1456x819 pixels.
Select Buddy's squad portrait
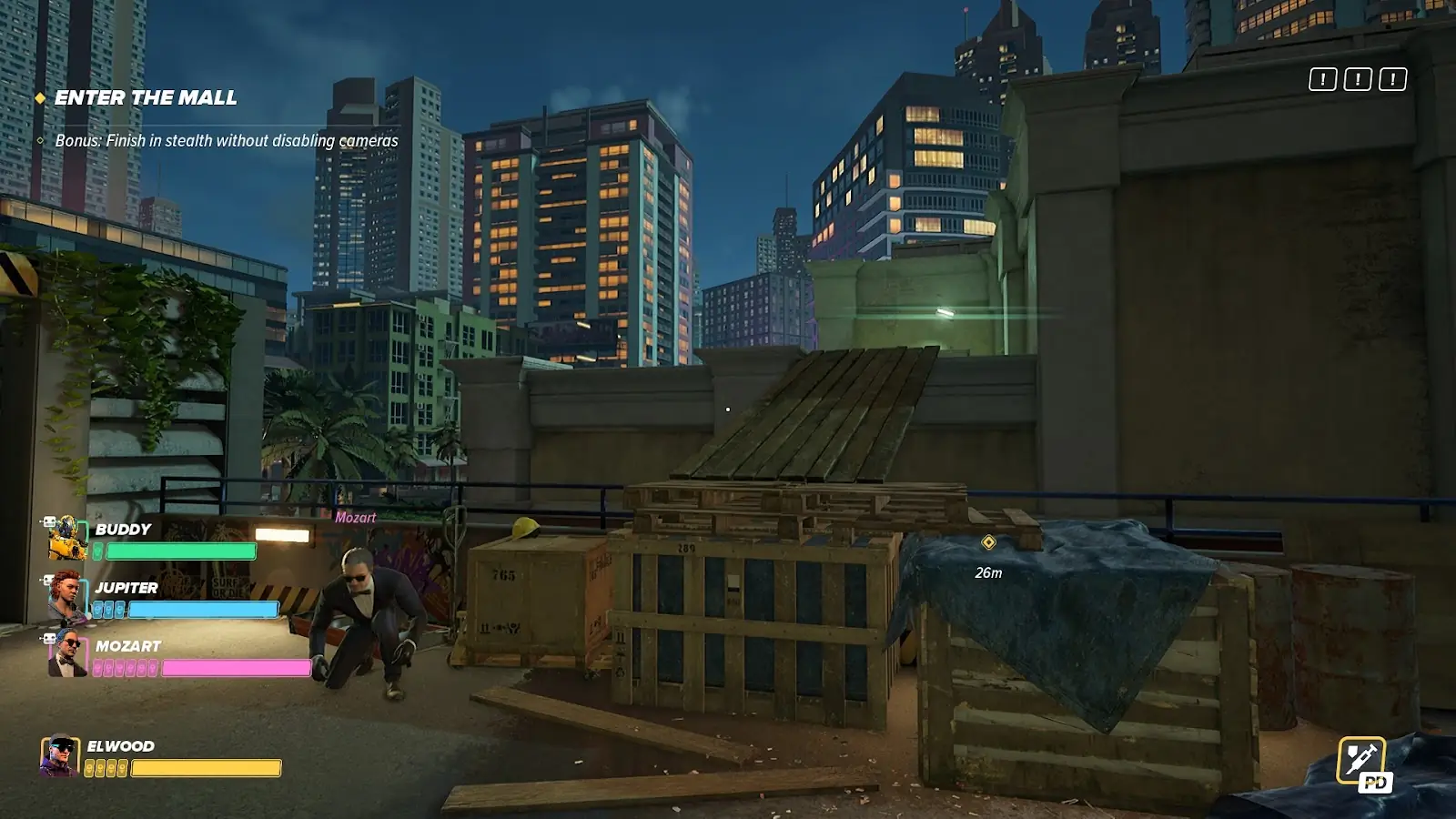(66, 539)
